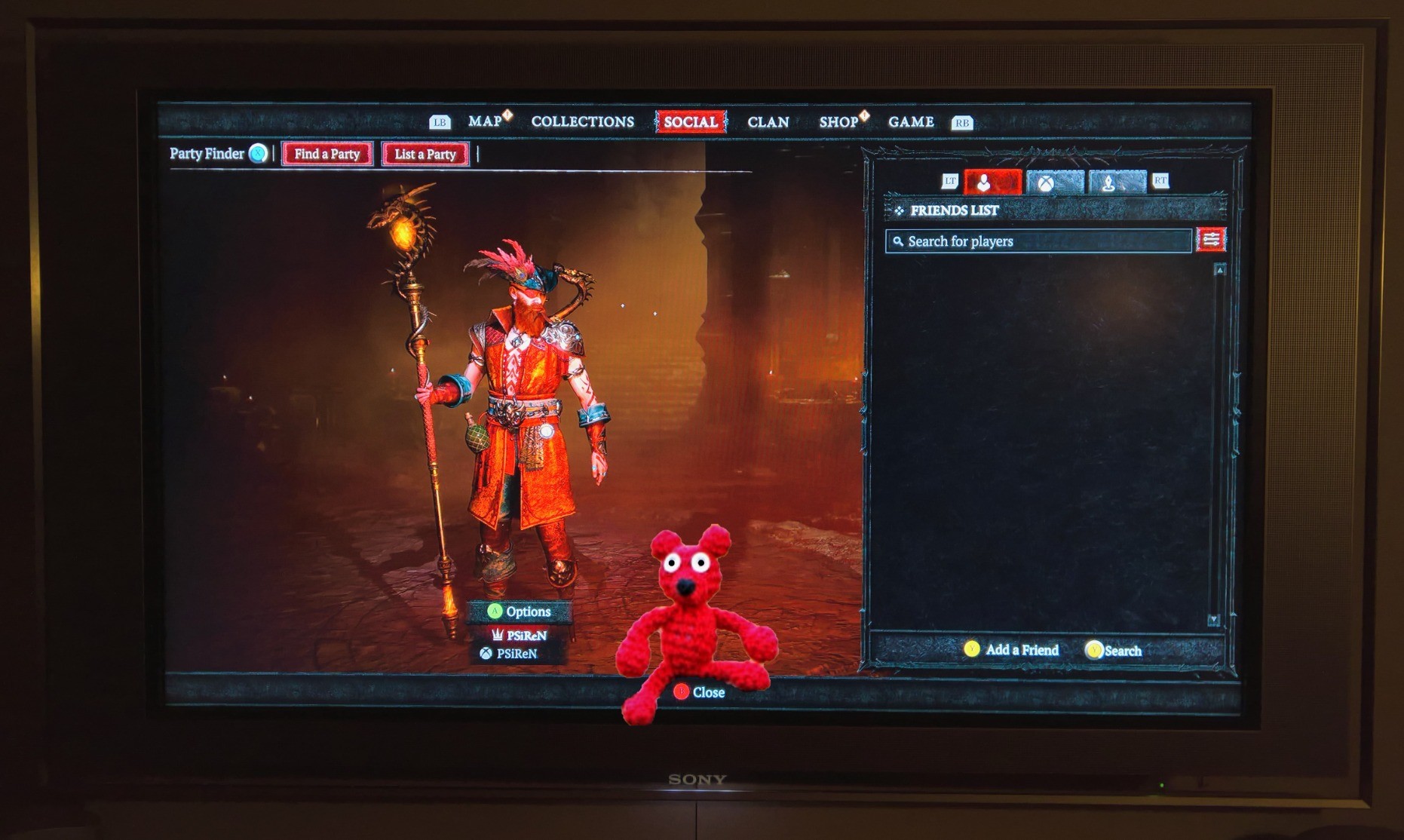Select the Social tab

click(690, 122)
